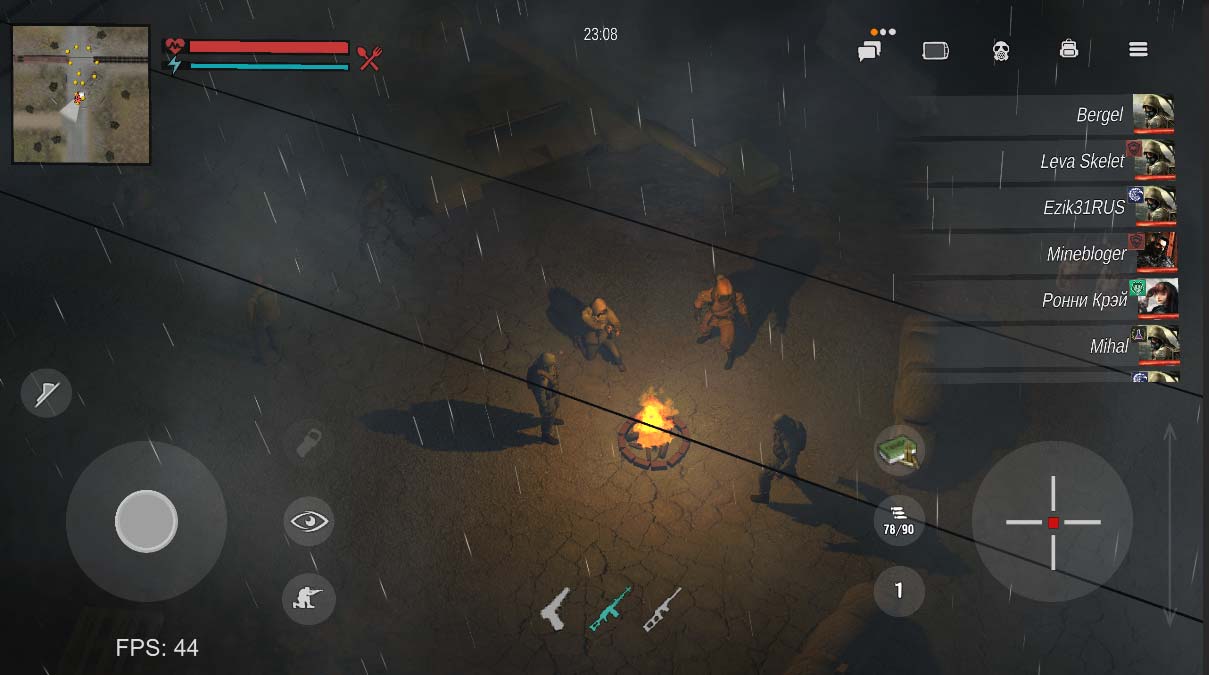1209x675 pixels.
Task: Select player Mihal in the list
Action: point(1109,346)
